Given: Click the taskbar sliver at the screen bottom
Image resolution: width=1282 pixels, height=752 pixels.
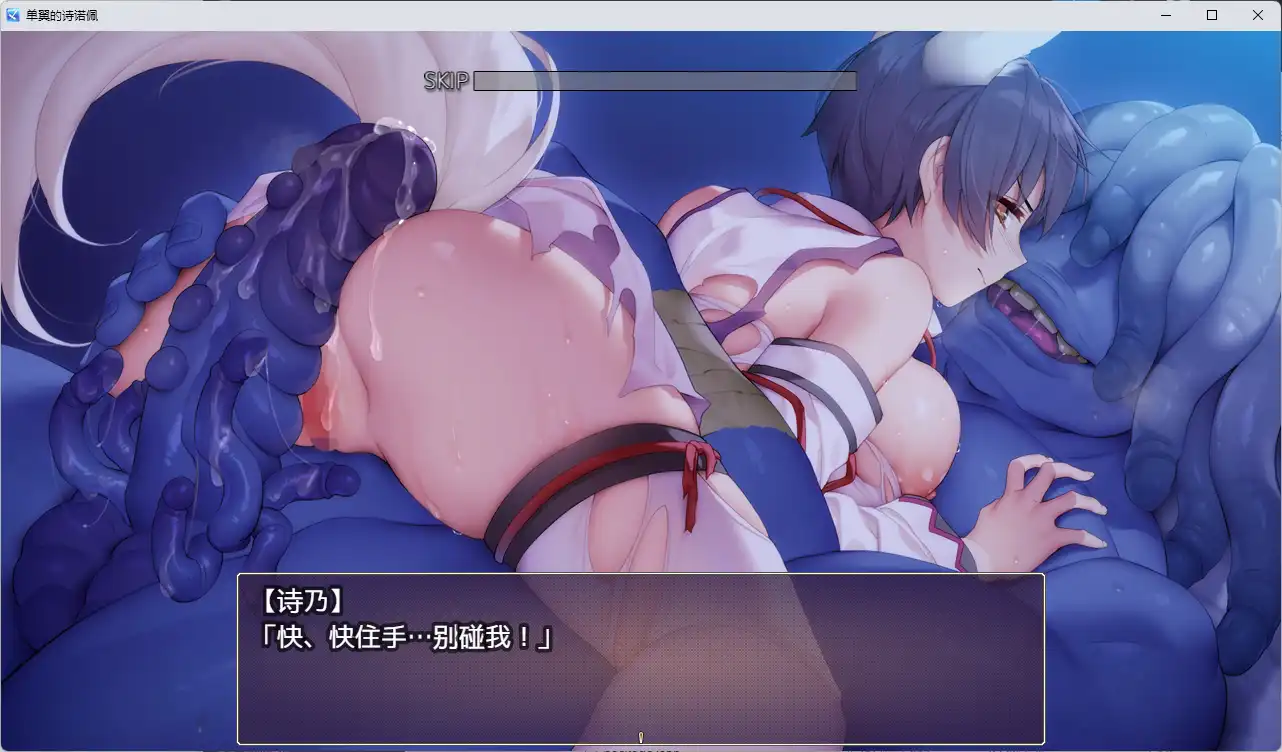Looking at the screenshot, I should point(640,749).
